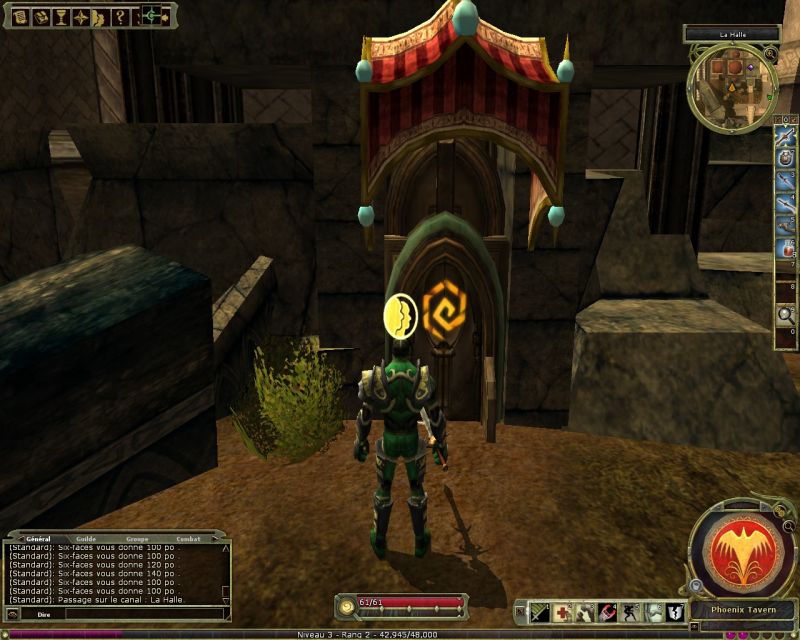Click the magnifying glass on vertical toolbar

[786, 316]
